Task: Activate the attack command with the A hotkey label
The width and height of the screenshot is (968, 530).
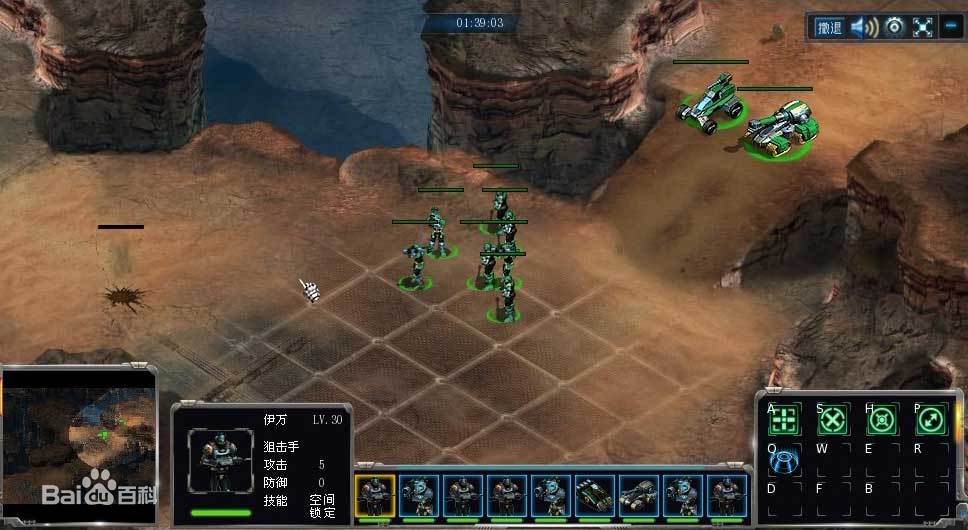Action: (x=788, y=419)
